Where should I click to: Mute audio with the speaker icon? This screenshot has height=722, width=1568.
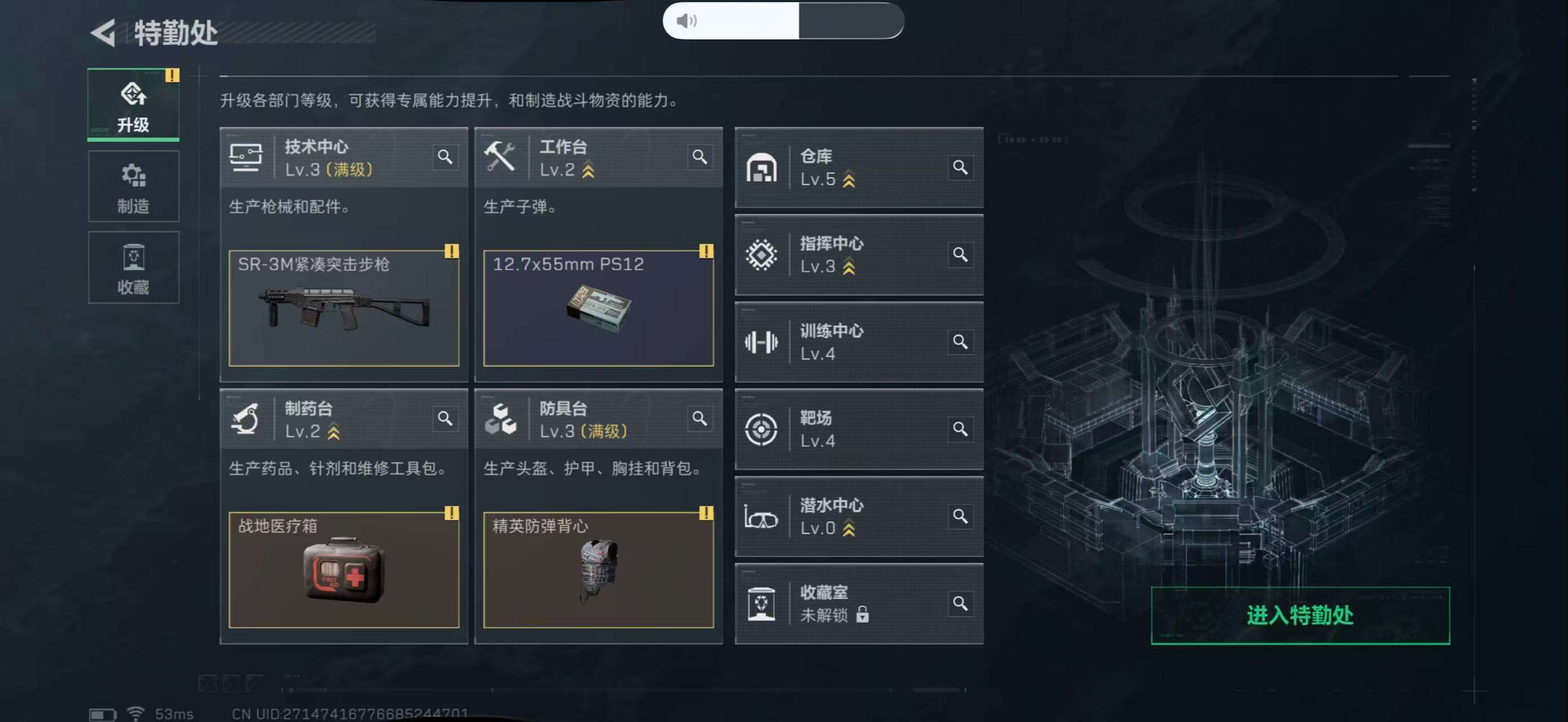tap(688, 21)
